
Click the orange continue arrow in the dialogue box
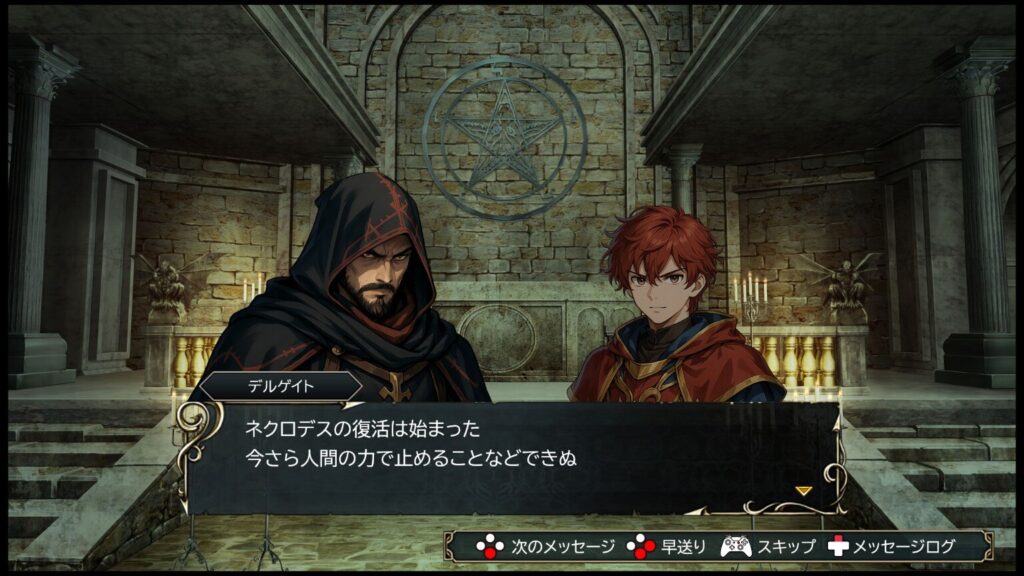point(802,490)
